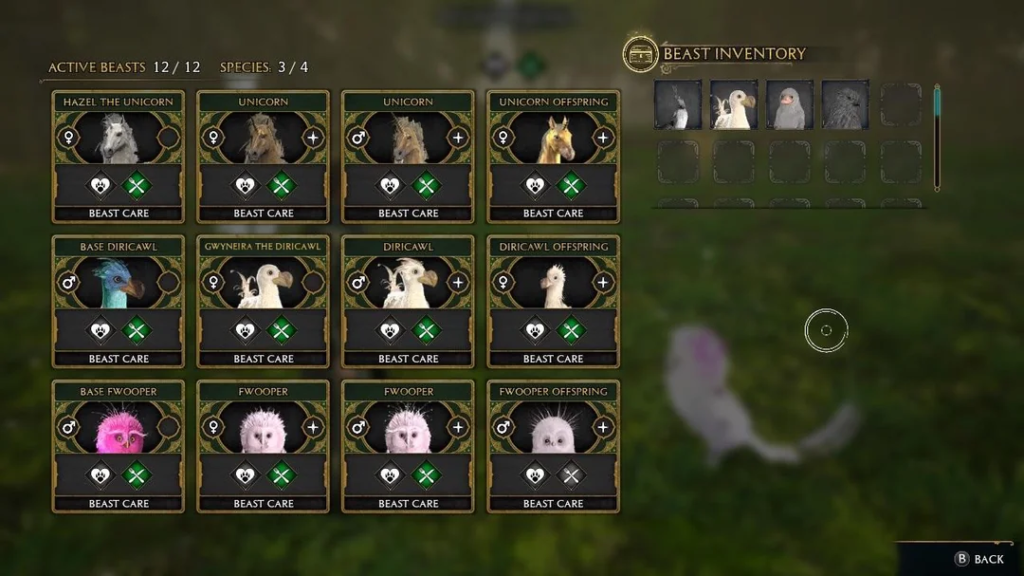Select the dark feathered beast inventory thumbnail
This screenshot has height=576, width=1024.
(845, 105)
